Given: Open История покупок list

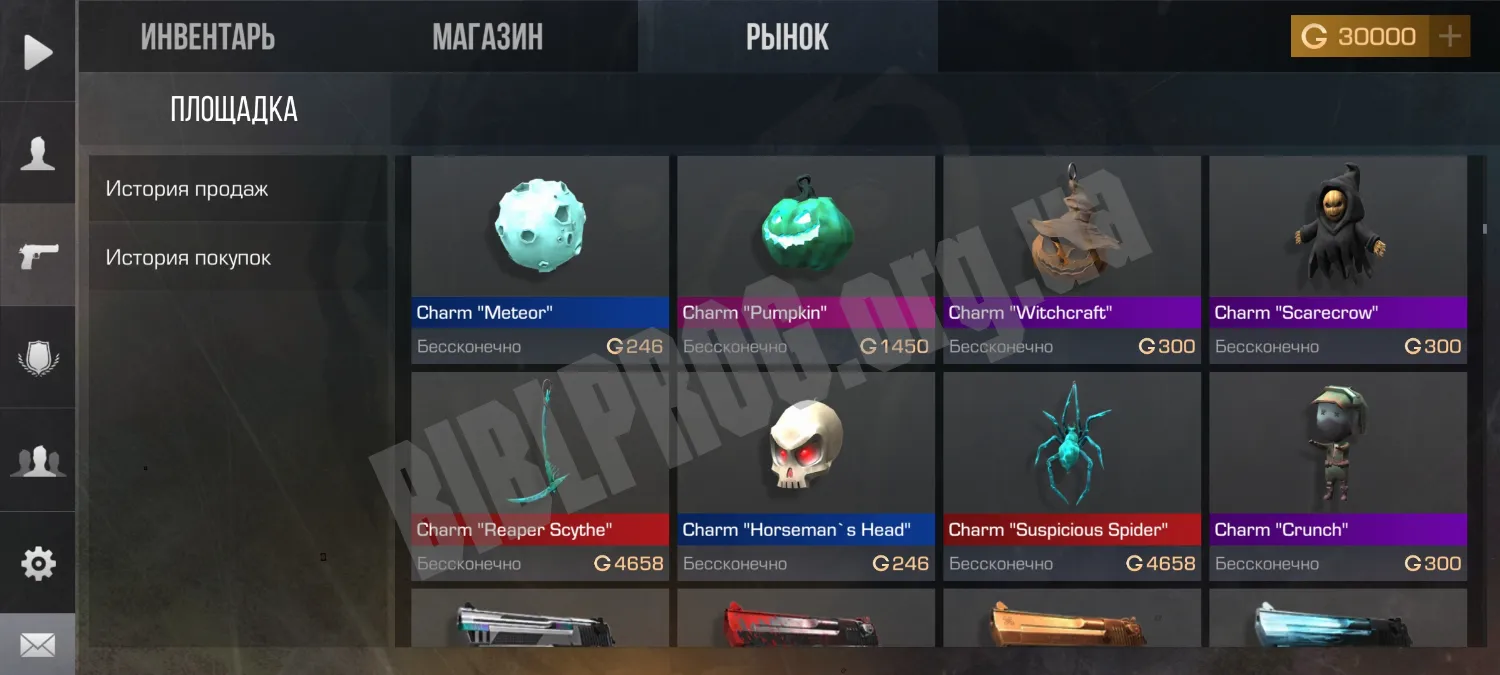Looking at the screenshot, I should point(189,258).
